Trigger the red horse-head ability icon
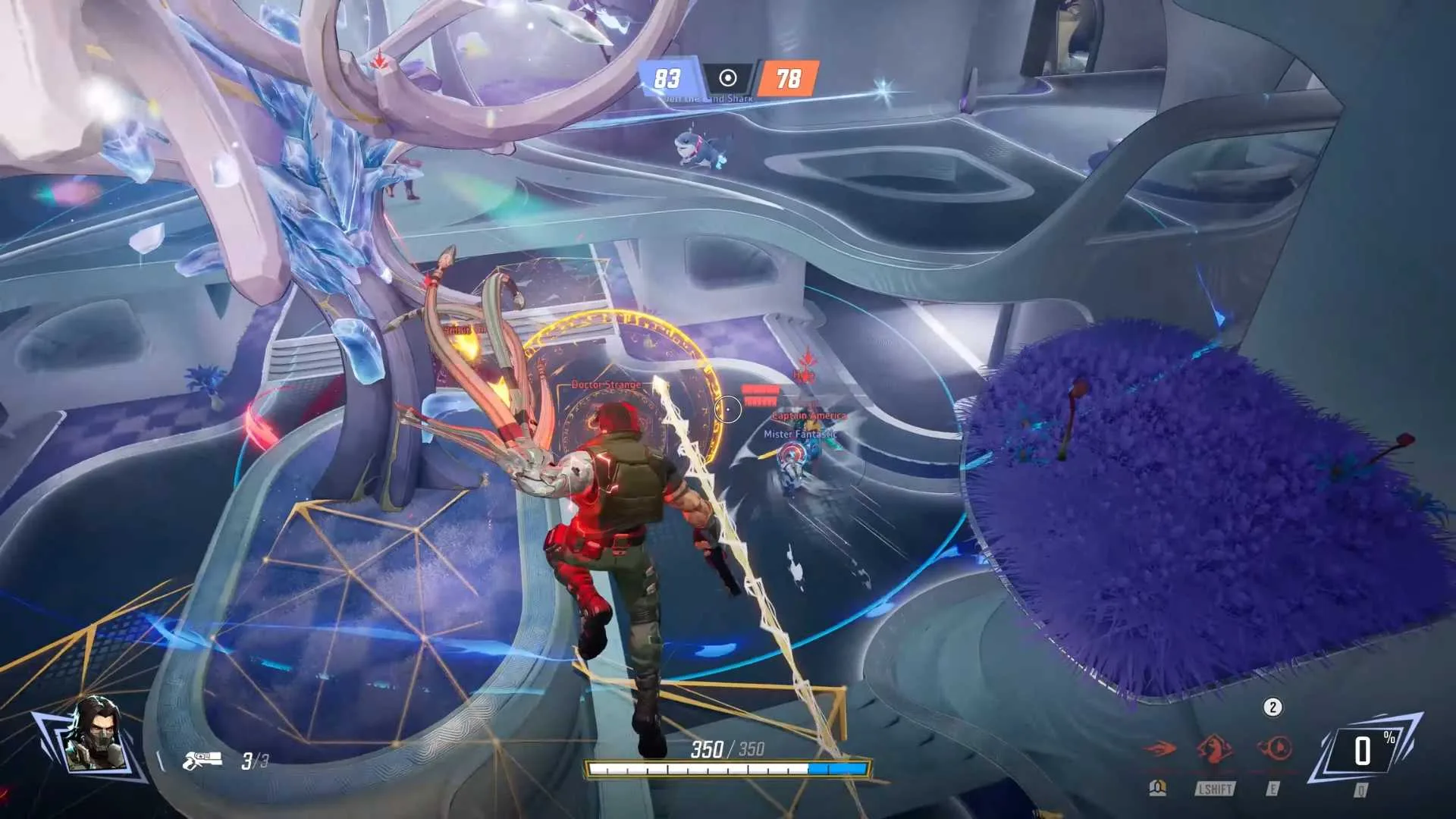The width and height of the screenshot is (1456, 819). (x=1214, y=748)
